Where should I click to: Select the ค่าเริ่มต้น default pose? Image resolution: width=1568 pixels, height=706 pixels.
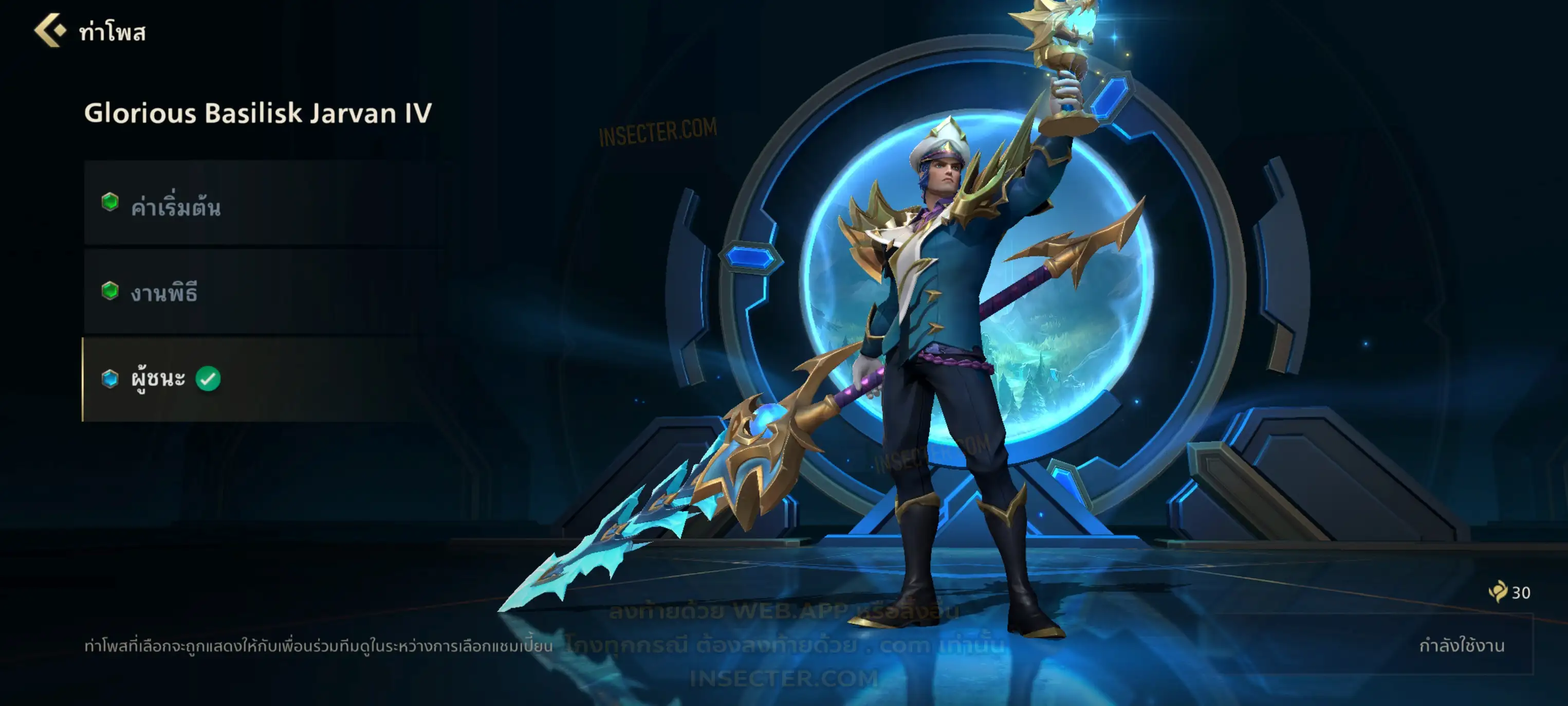262,205
